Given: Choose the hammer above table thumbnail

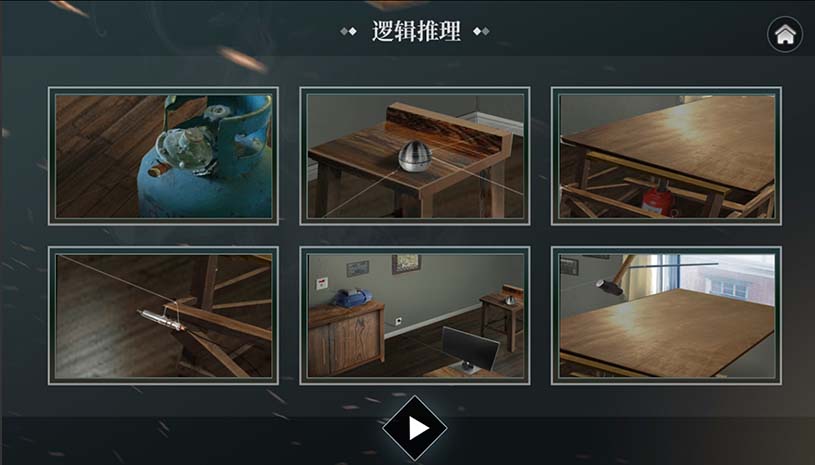Looking at the screenshot, I should coord(666,315).
